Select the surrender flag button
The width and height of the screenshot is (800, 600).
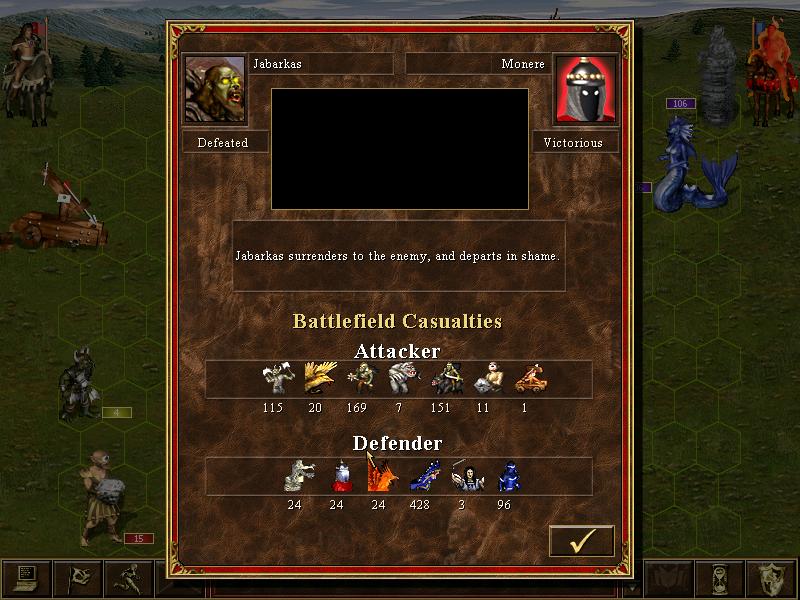77,578
